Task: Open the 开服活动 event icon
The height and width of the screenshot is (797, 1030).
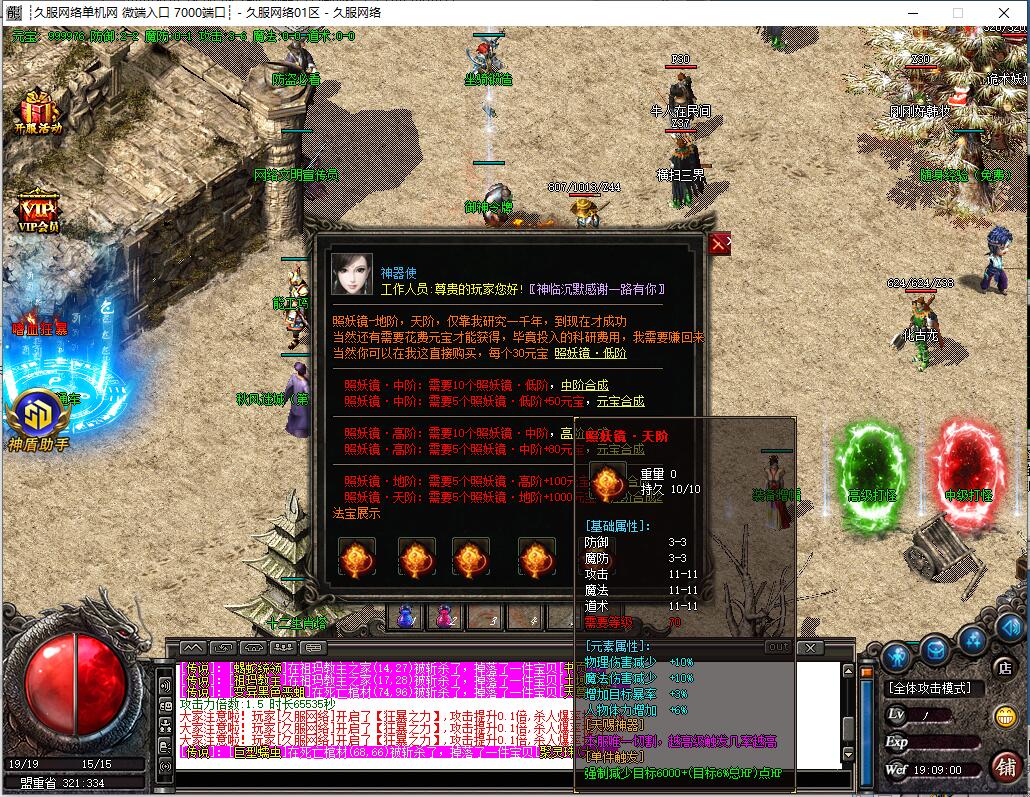Action: pos(39,111)
